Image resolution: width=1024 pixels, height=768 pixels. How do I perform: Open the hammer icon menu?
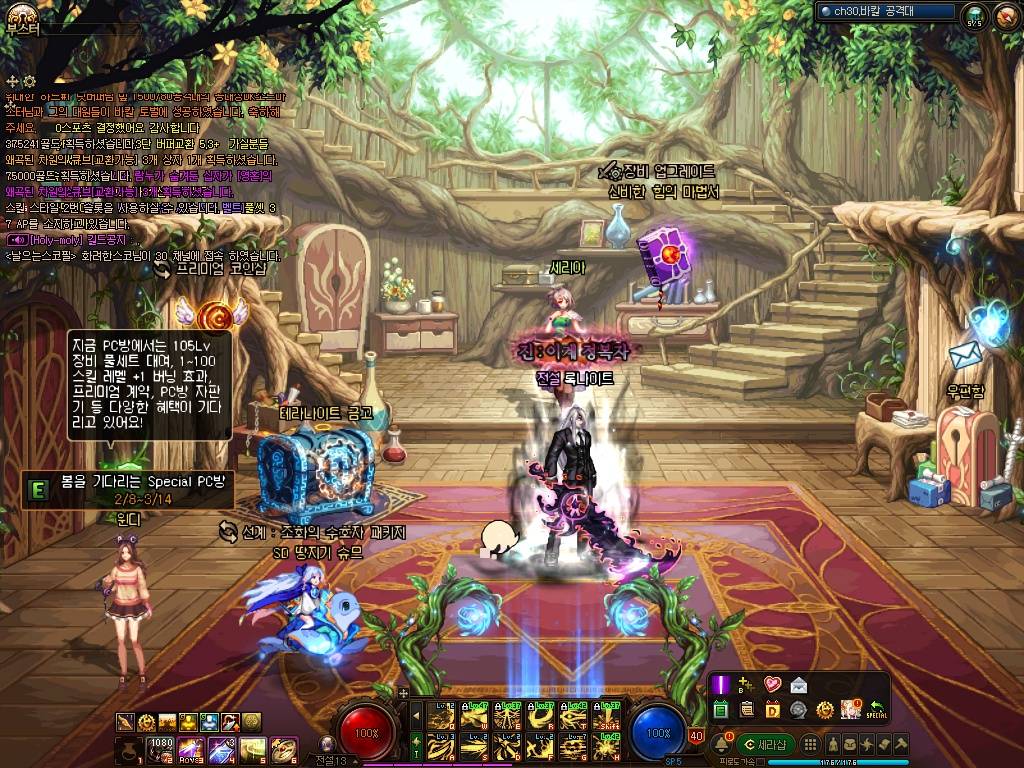903,745
